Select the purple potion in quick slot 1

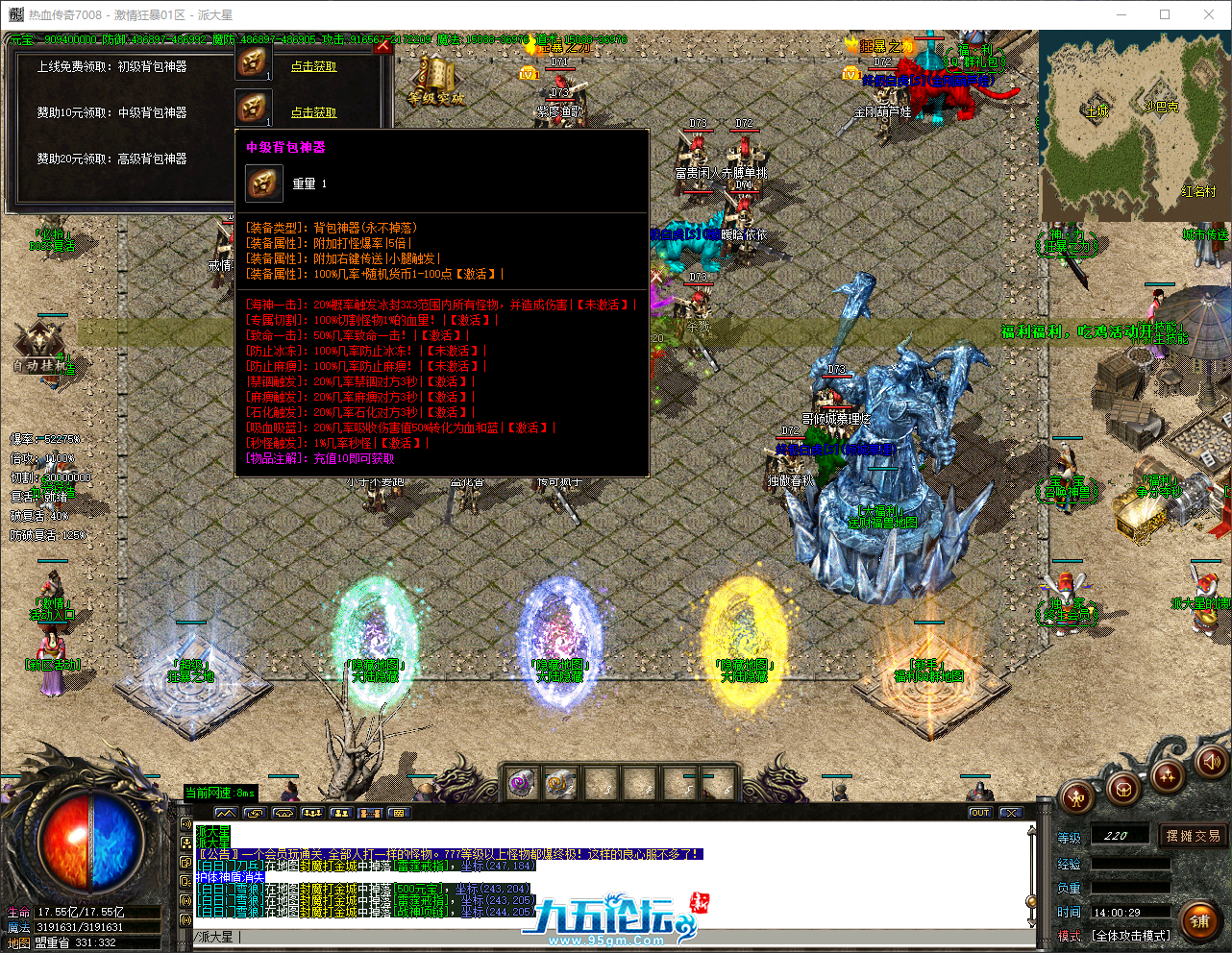click(x=522, y=783)
